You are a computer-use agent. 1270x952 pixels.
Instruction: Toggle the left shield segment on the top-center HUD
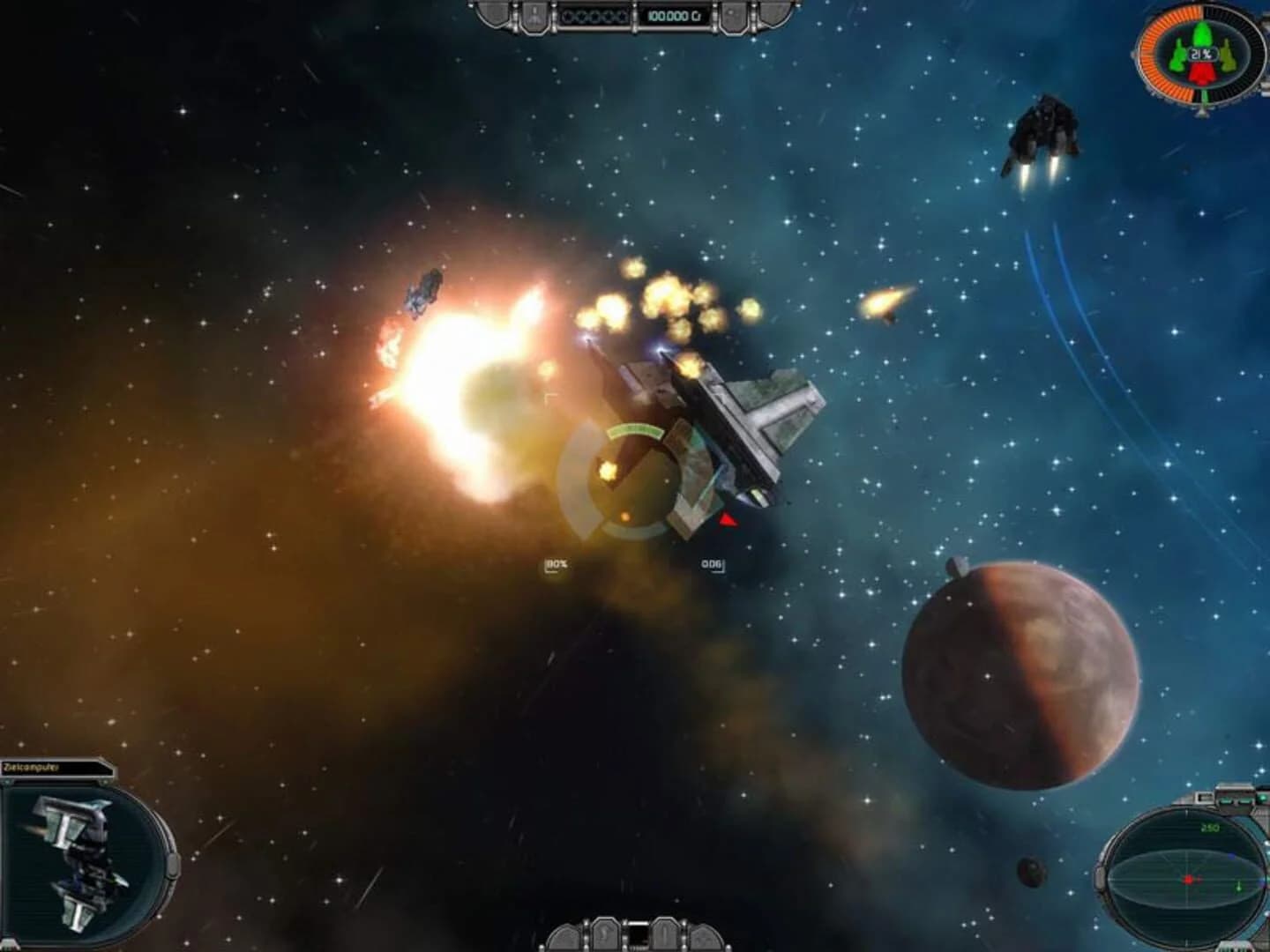491,14
